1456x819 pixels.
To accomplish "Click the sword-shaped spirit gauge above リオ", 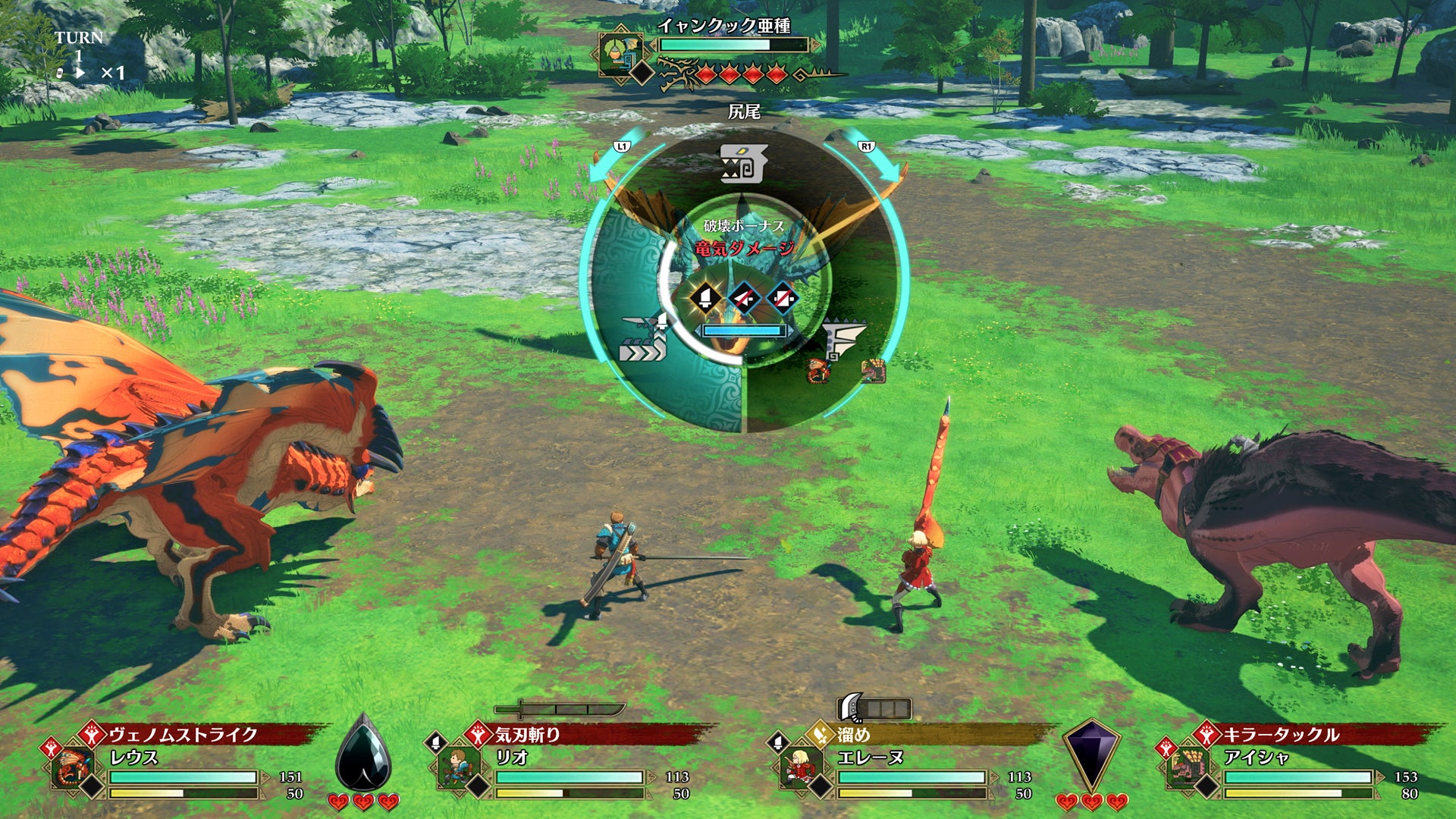I will click(x=560, y=710).
